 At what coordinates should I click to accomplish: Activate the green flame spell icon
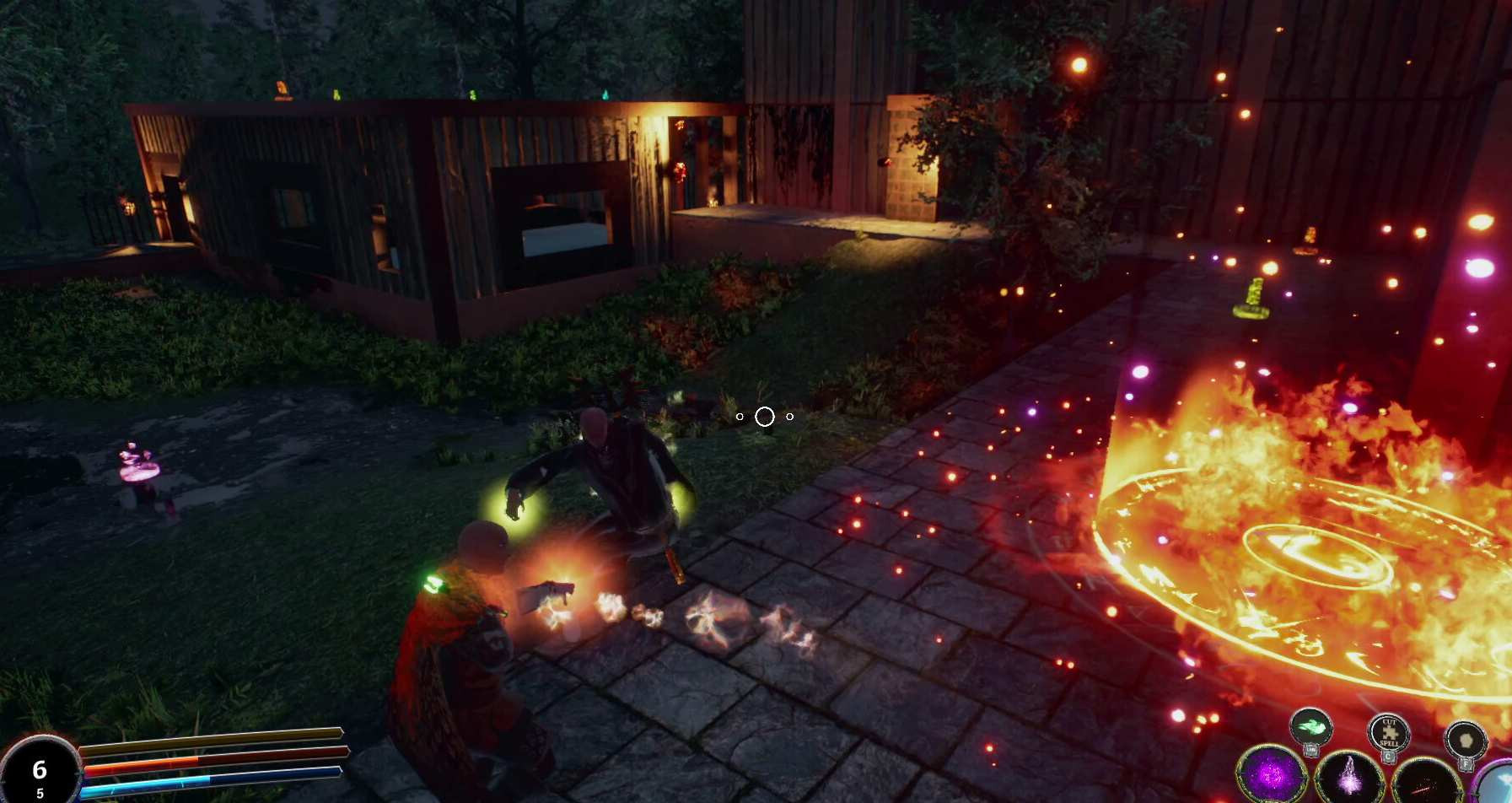pos(1310,728)
